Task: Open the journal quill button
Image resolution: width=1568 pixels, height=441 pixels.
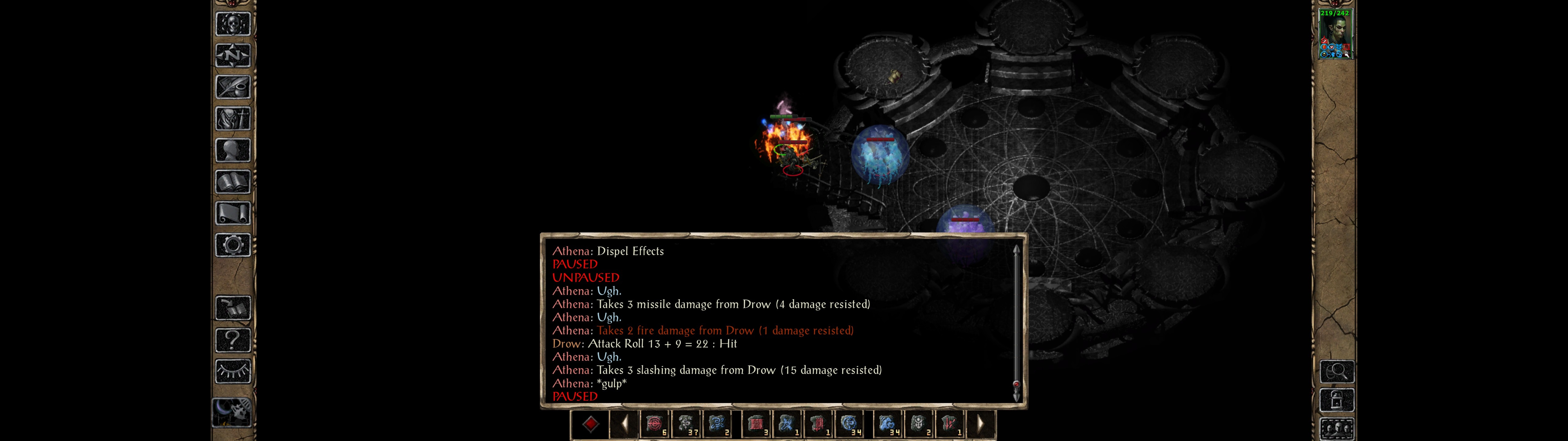Action: coord(232,87)
